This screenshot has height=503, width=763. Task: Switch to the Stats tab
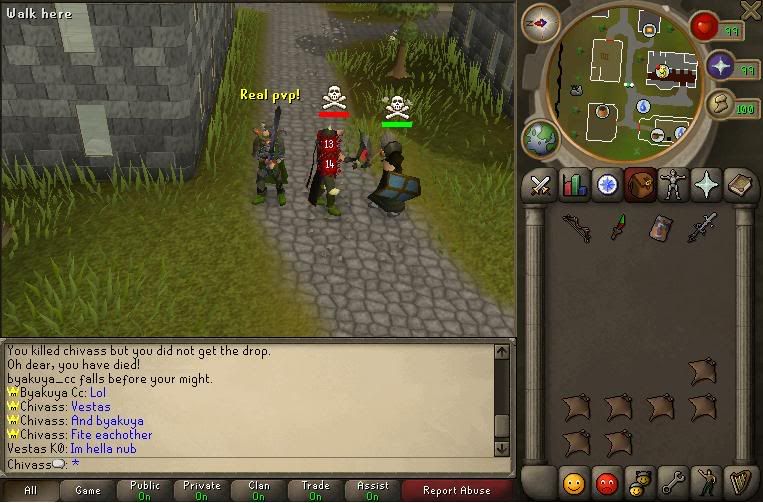click(x=574, y=186)
